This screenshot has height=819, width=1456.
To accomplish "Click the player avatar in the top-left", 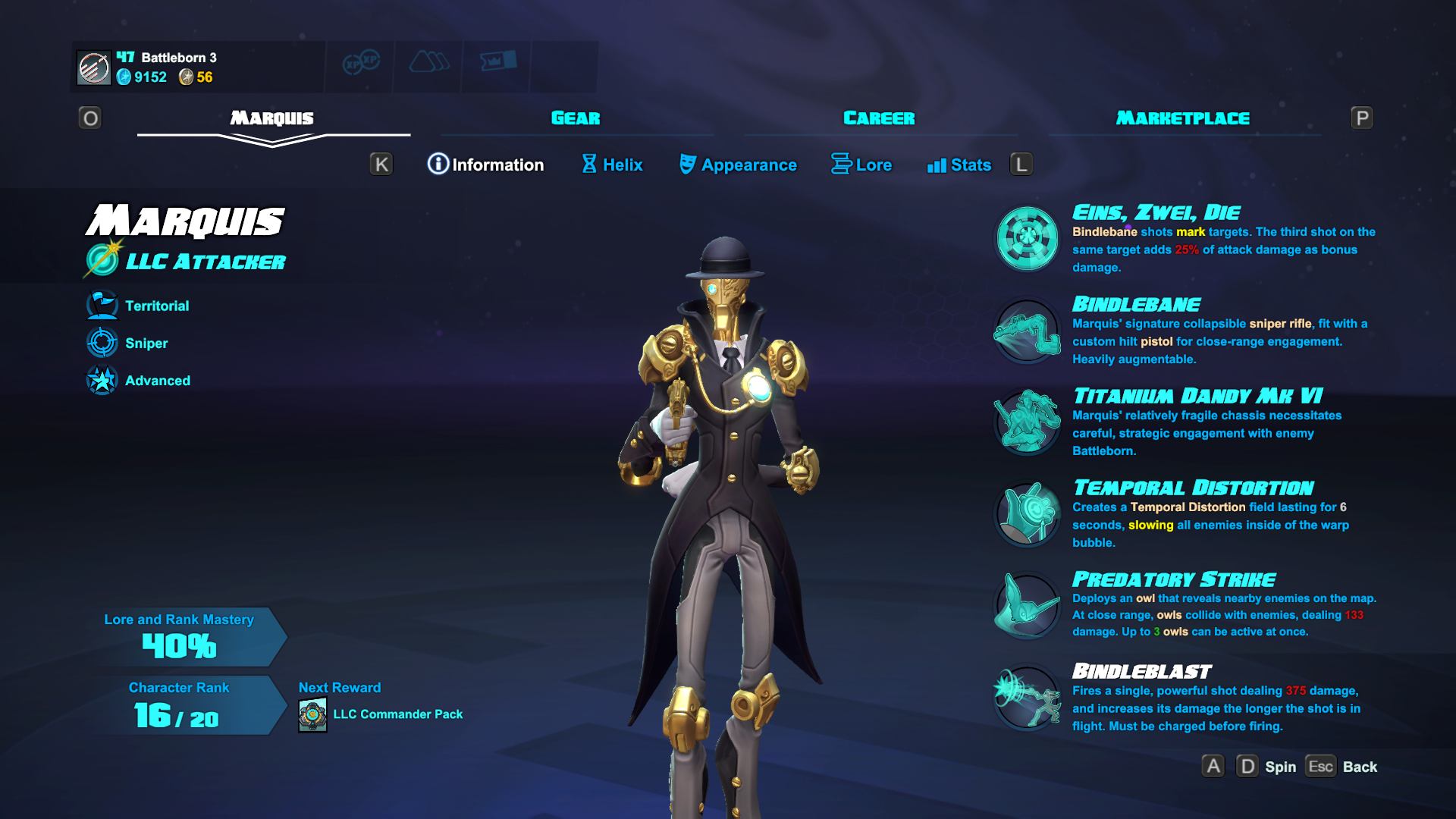I will pos(93,68).
